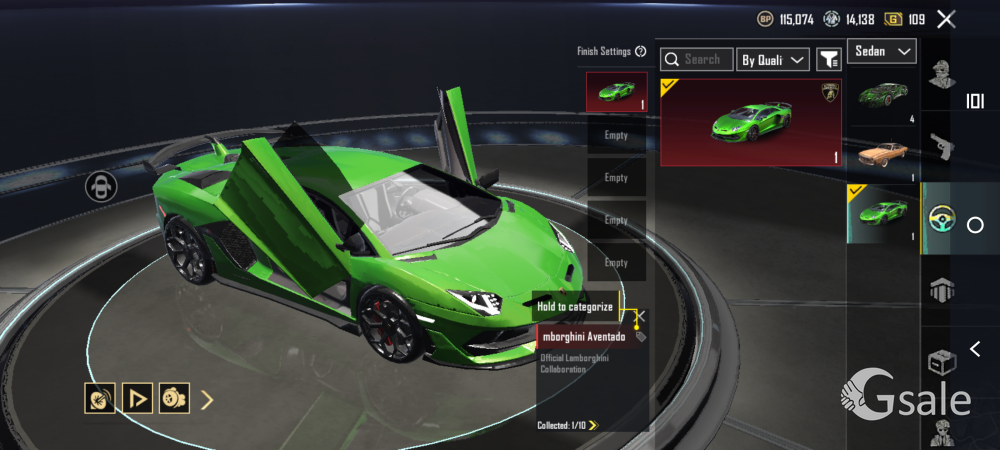Close the vehicle inventory screen

click(946, 19)
